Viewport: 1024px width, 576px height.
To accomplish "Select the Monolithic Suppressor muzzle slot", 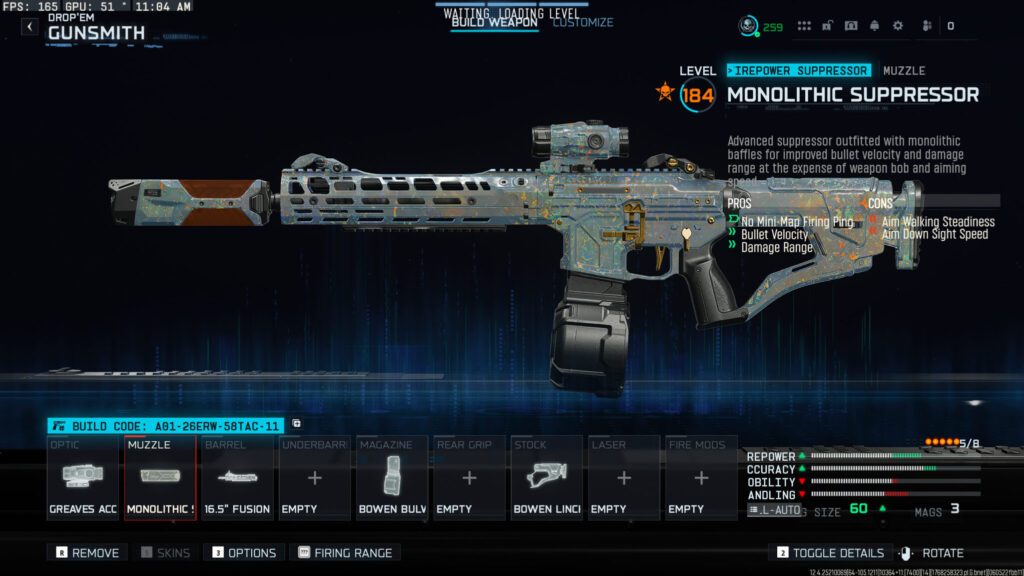I will coord(160,478).
